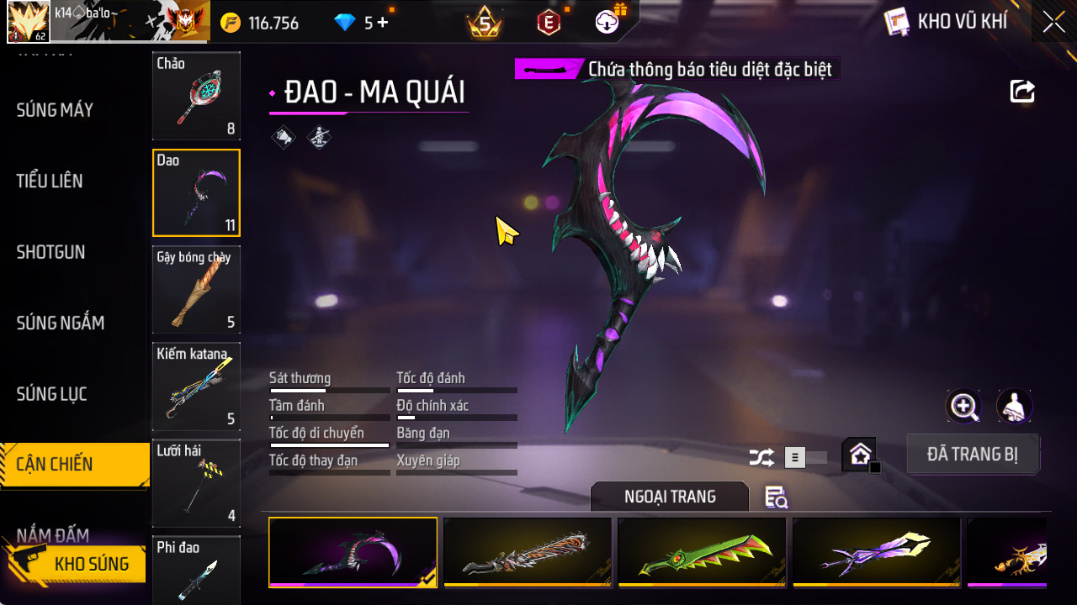Image resolution: width=1077 pixels, height=605 pixels.
Task: Select the Phi đao weapon slot
Action: click(x=196, y=570)
